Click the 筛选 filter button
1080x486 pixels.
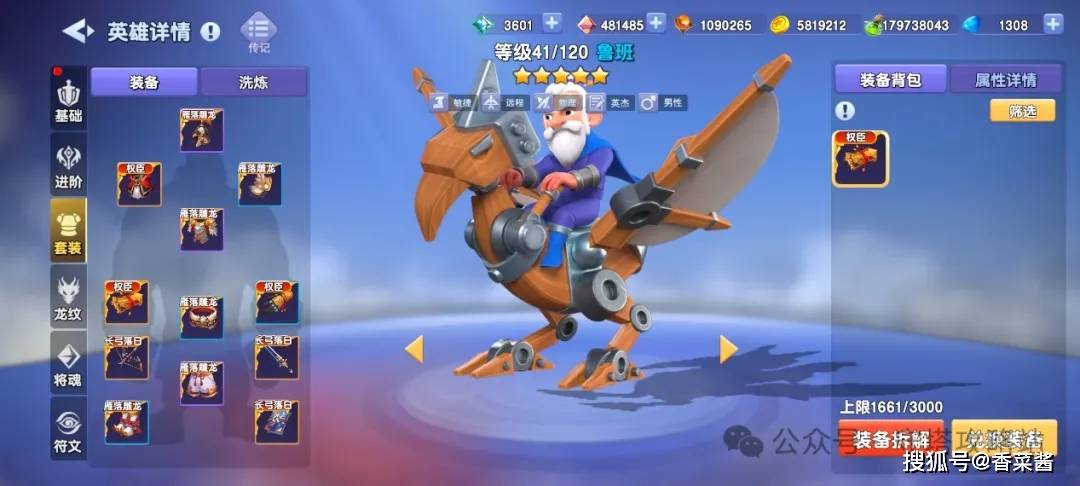(1022, 110)
